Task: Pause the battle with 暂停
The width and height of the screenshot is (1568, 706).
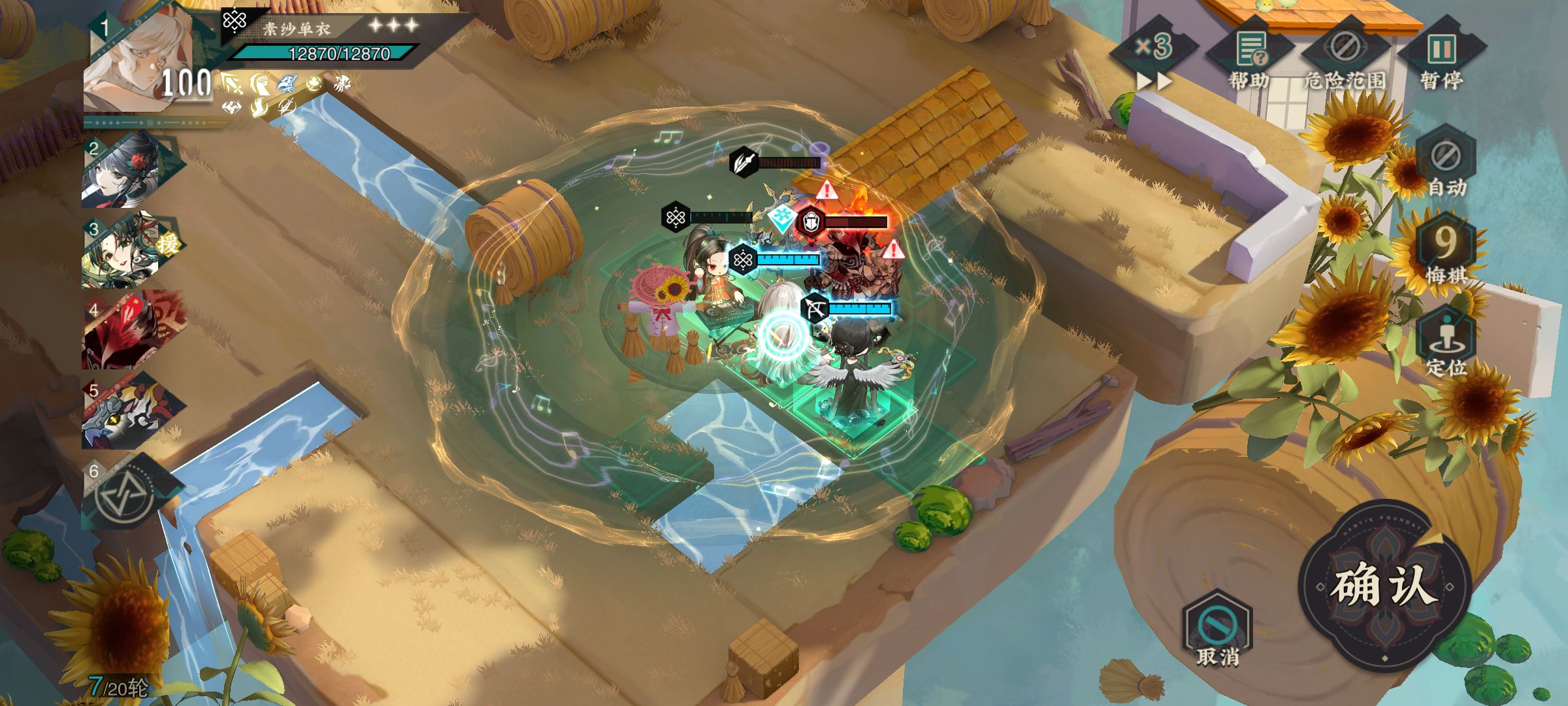Action: pos(1441,59)
